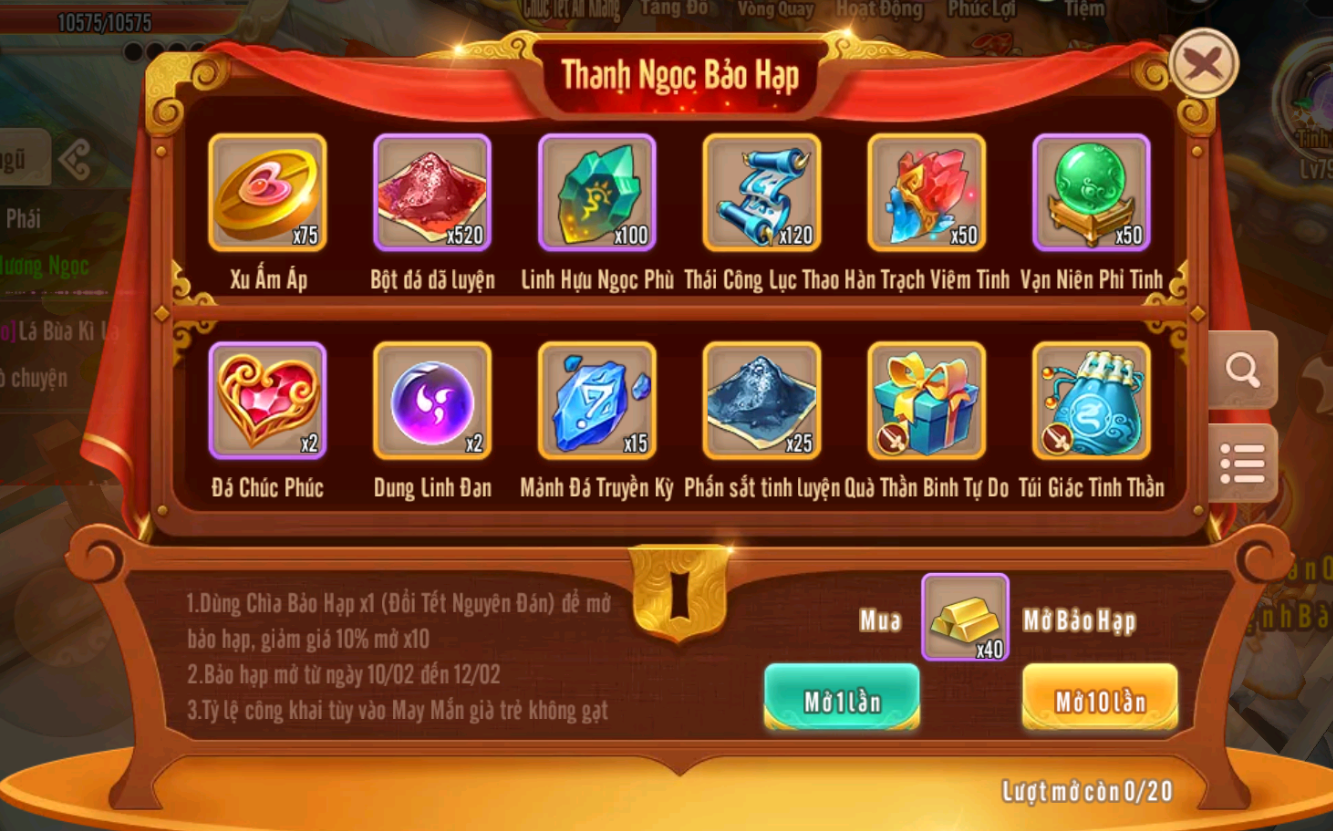Select the Túi Giác Tinh Thần pouch
The height and width of the screenshot is (831, 1333).
pyautogui.click(x=1092, y=400)
